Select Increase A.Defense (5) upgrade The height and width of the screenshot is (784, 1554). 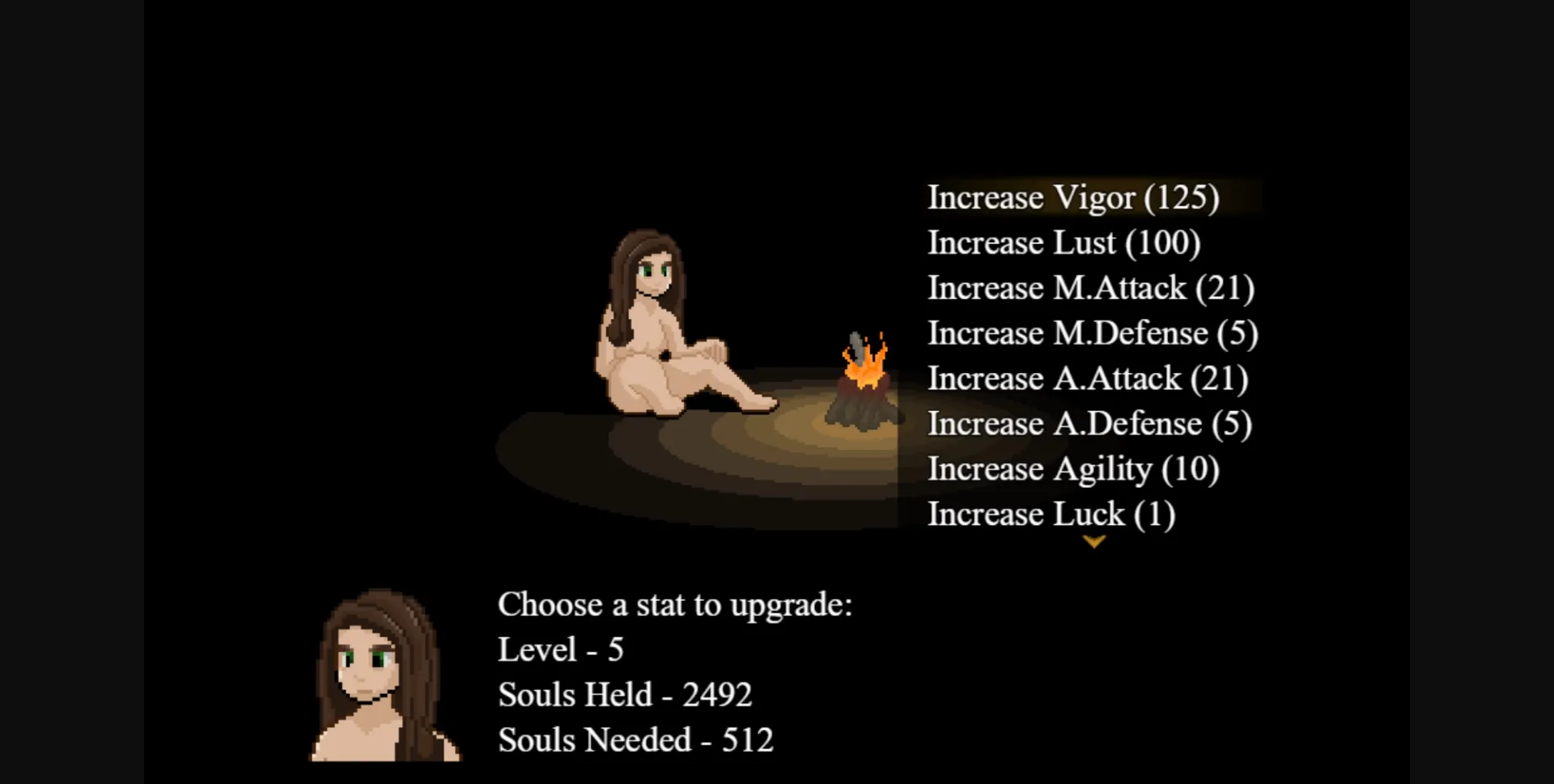click(1090, 423)
